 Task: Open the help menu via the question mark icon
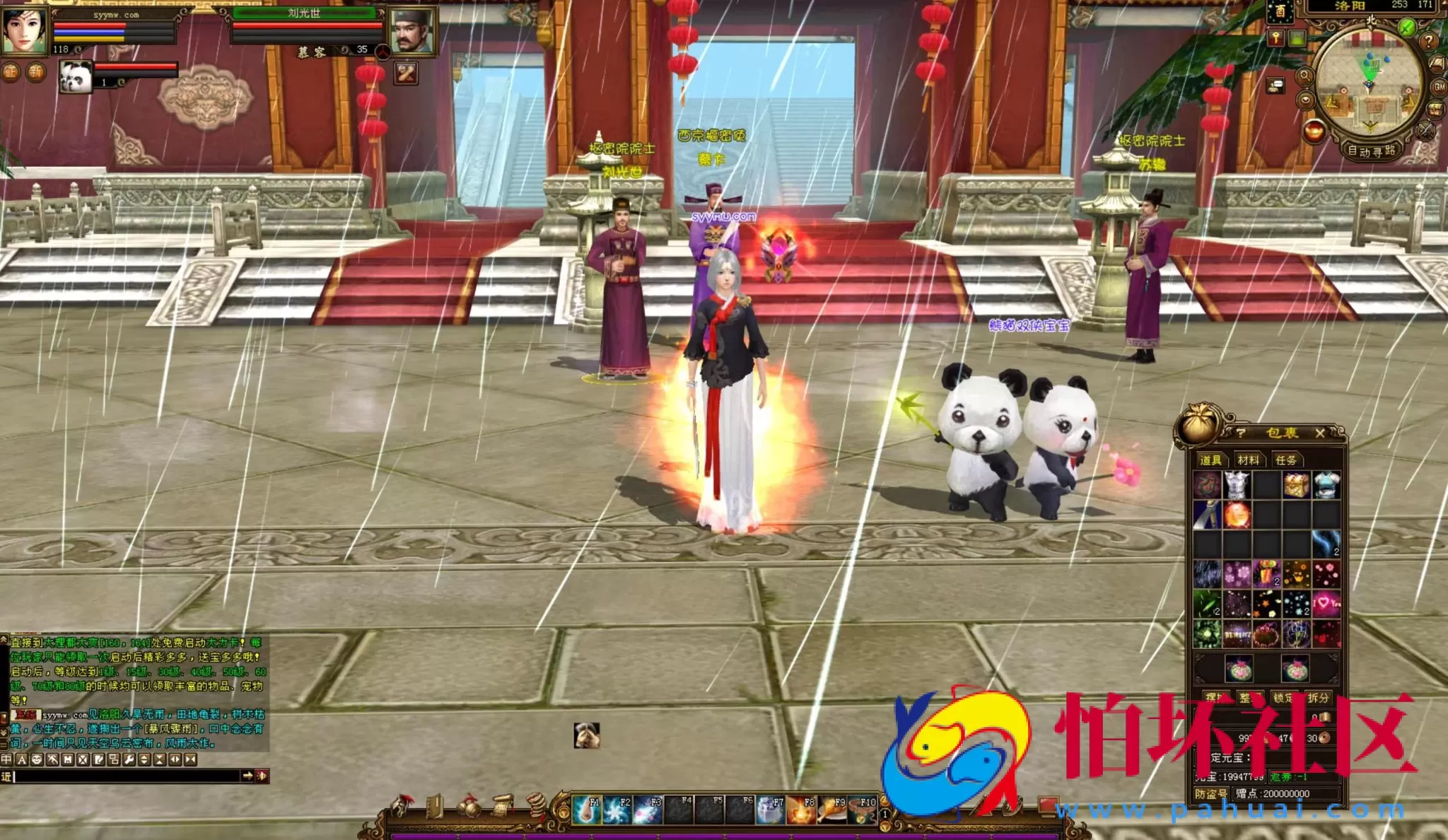[x=1428, y=42]
